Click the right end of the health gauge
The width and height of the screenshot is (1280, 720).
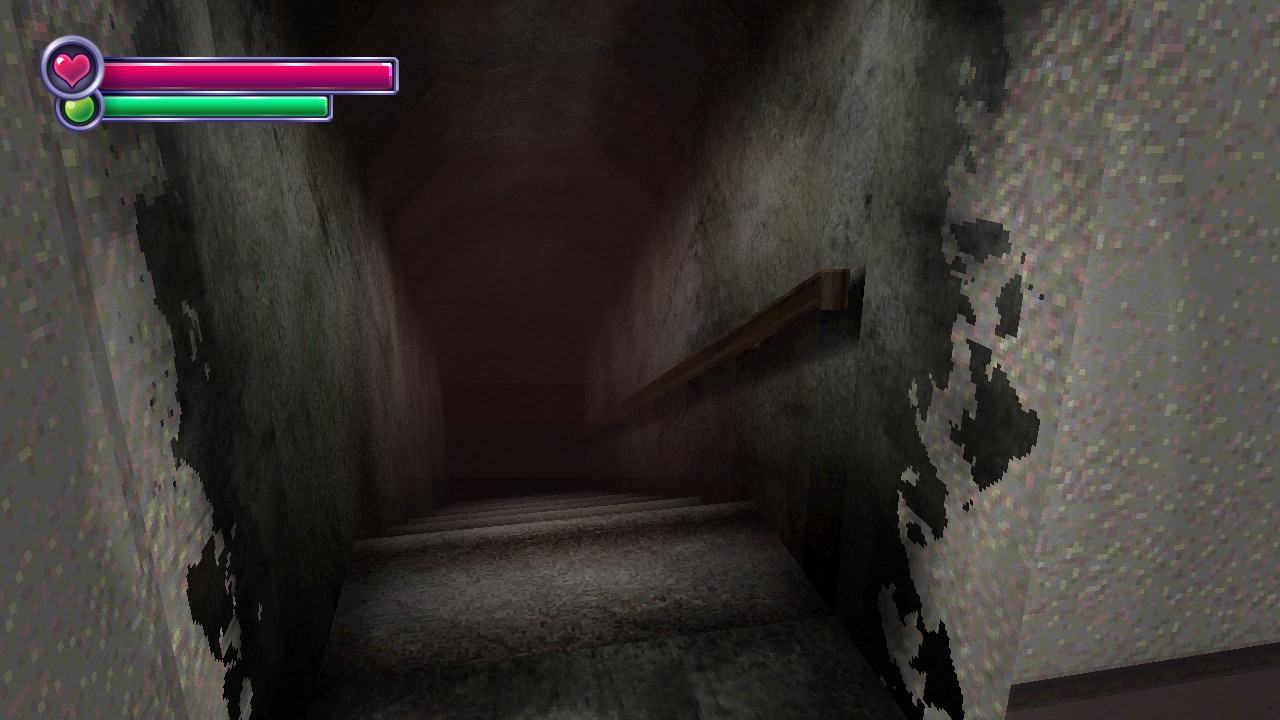coord(388,73)
